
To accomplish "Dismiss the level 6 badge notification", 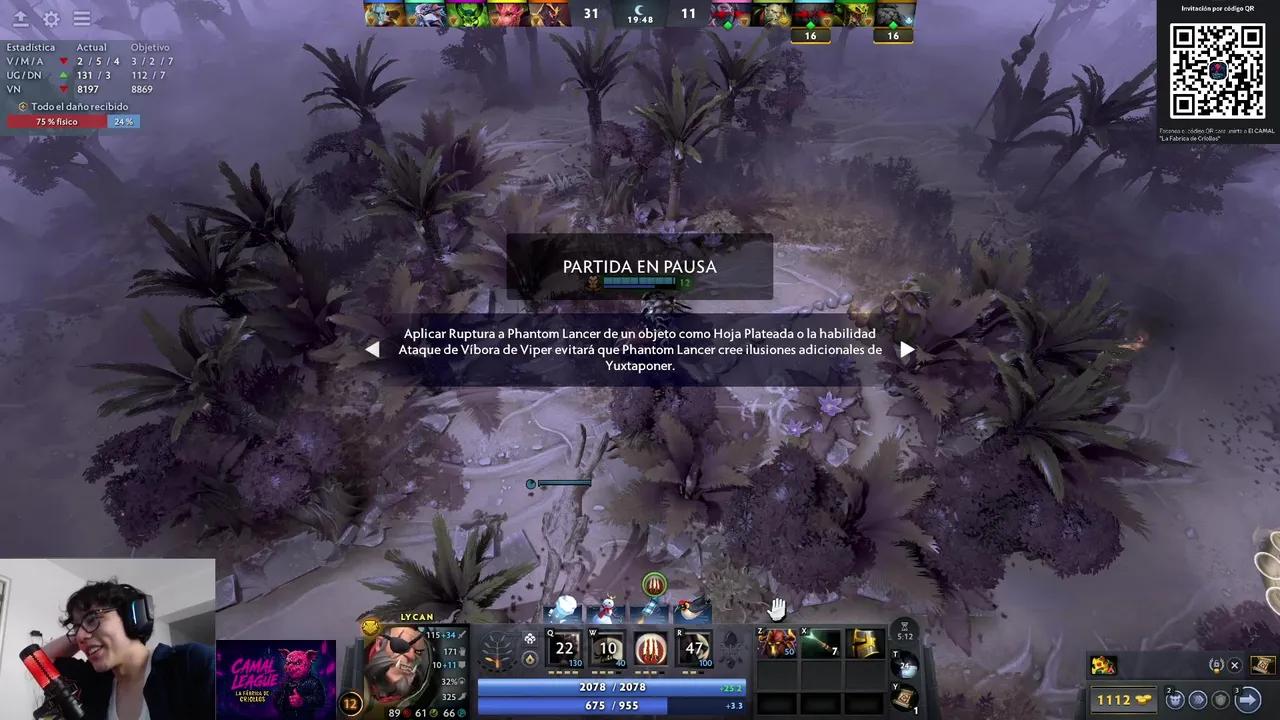I will coord(1234,665).
